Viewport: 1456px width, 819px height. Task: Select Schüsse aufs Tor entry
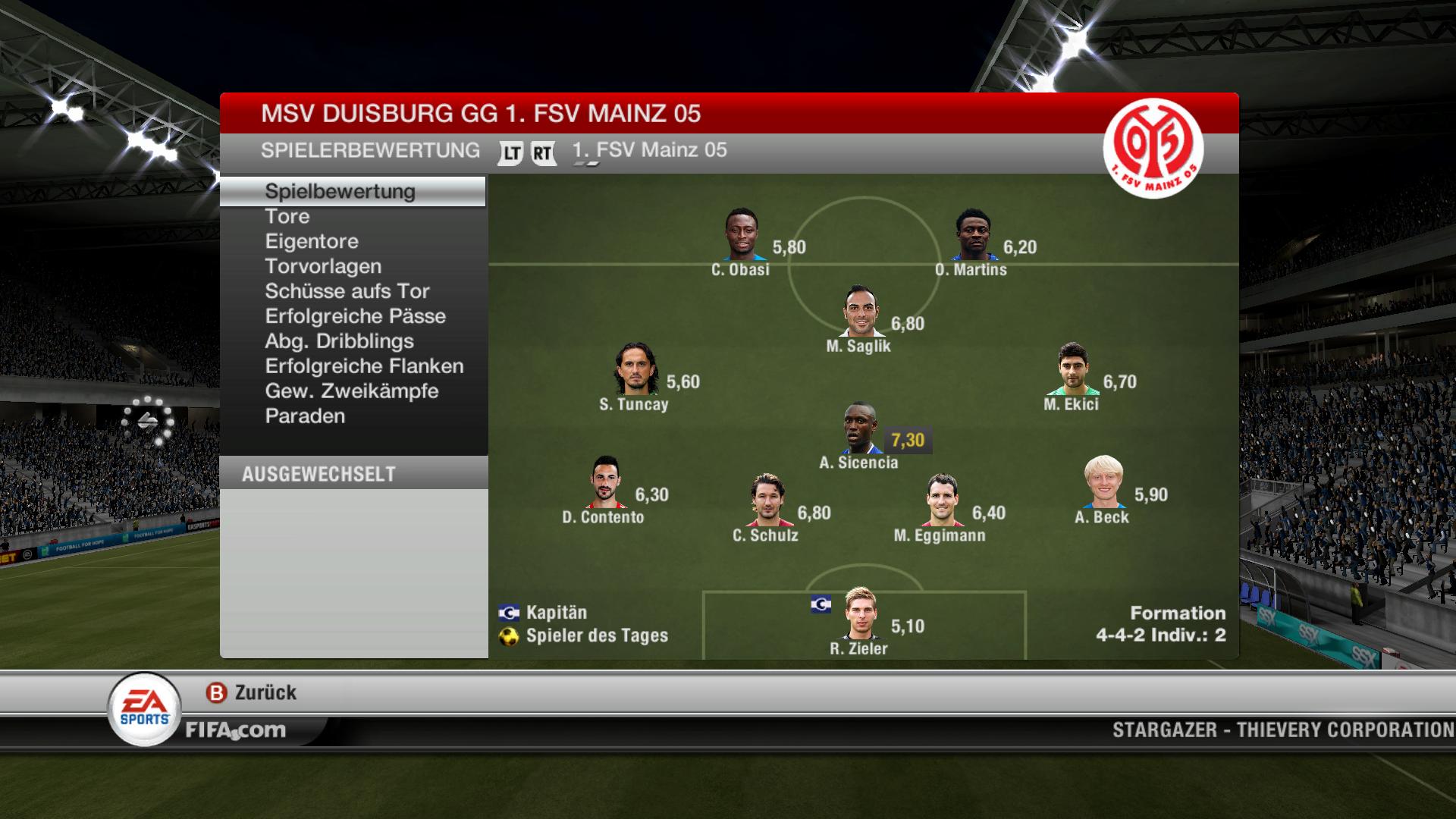coord(347,291)
